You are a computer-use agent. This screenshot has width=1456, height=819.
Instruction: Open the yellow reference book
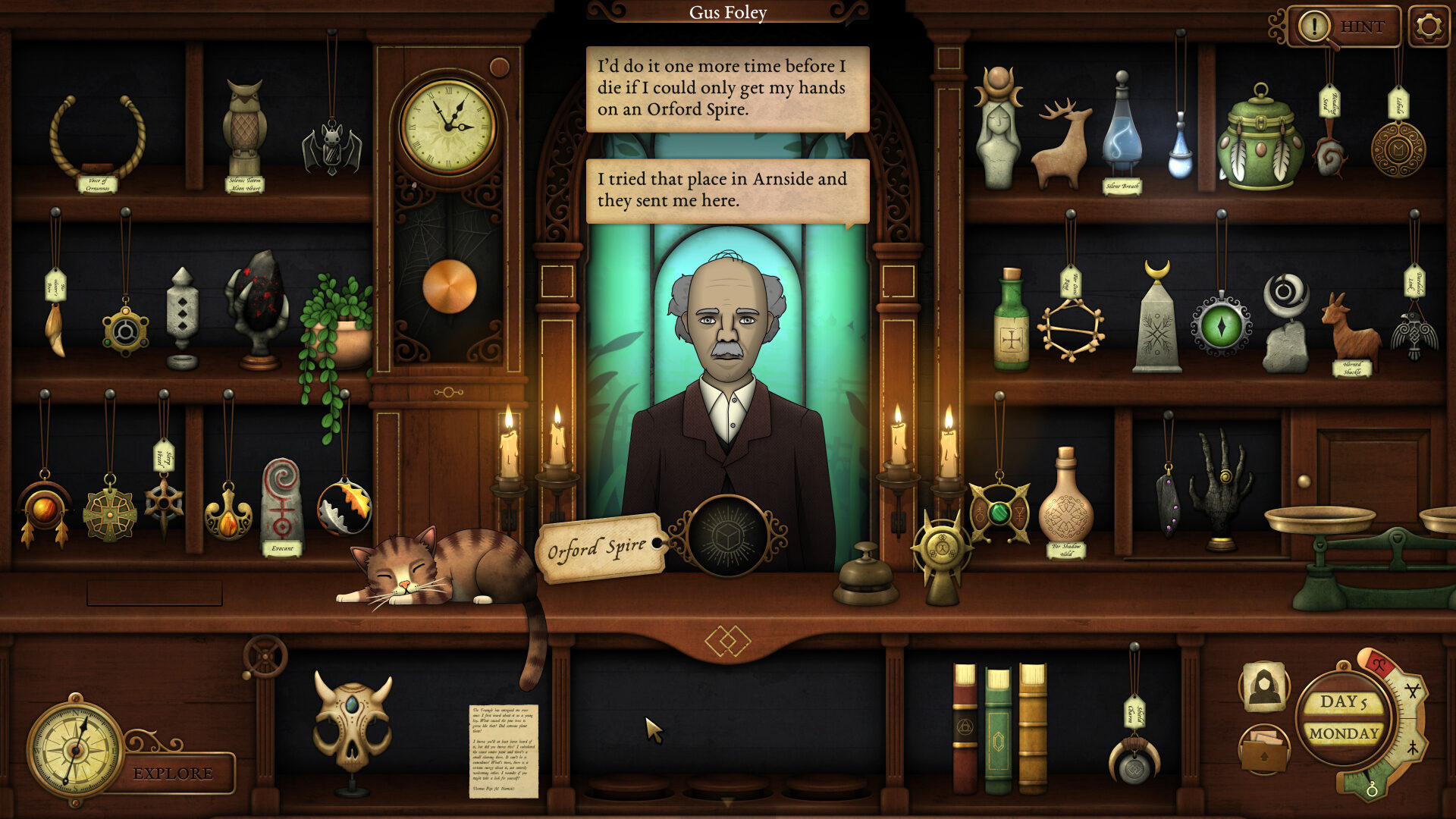(1032, 728)
